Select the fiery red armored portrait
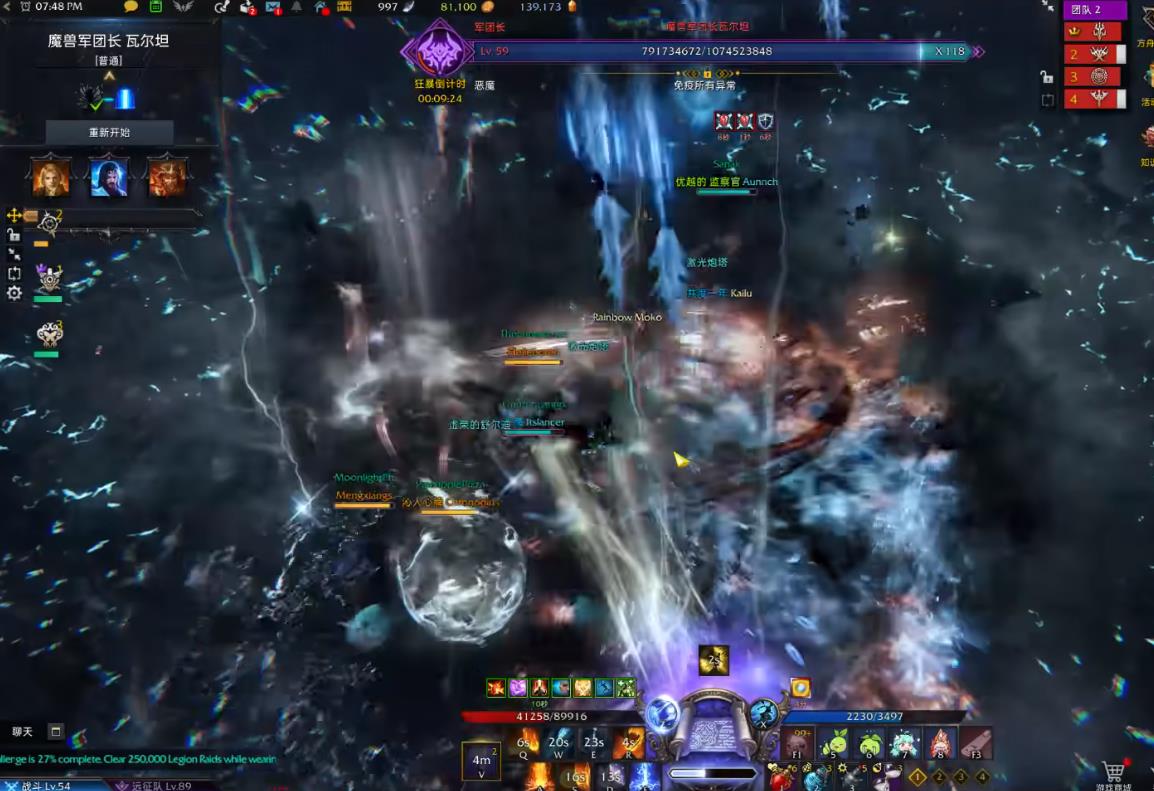1154x791 pixels. [167, 177]
